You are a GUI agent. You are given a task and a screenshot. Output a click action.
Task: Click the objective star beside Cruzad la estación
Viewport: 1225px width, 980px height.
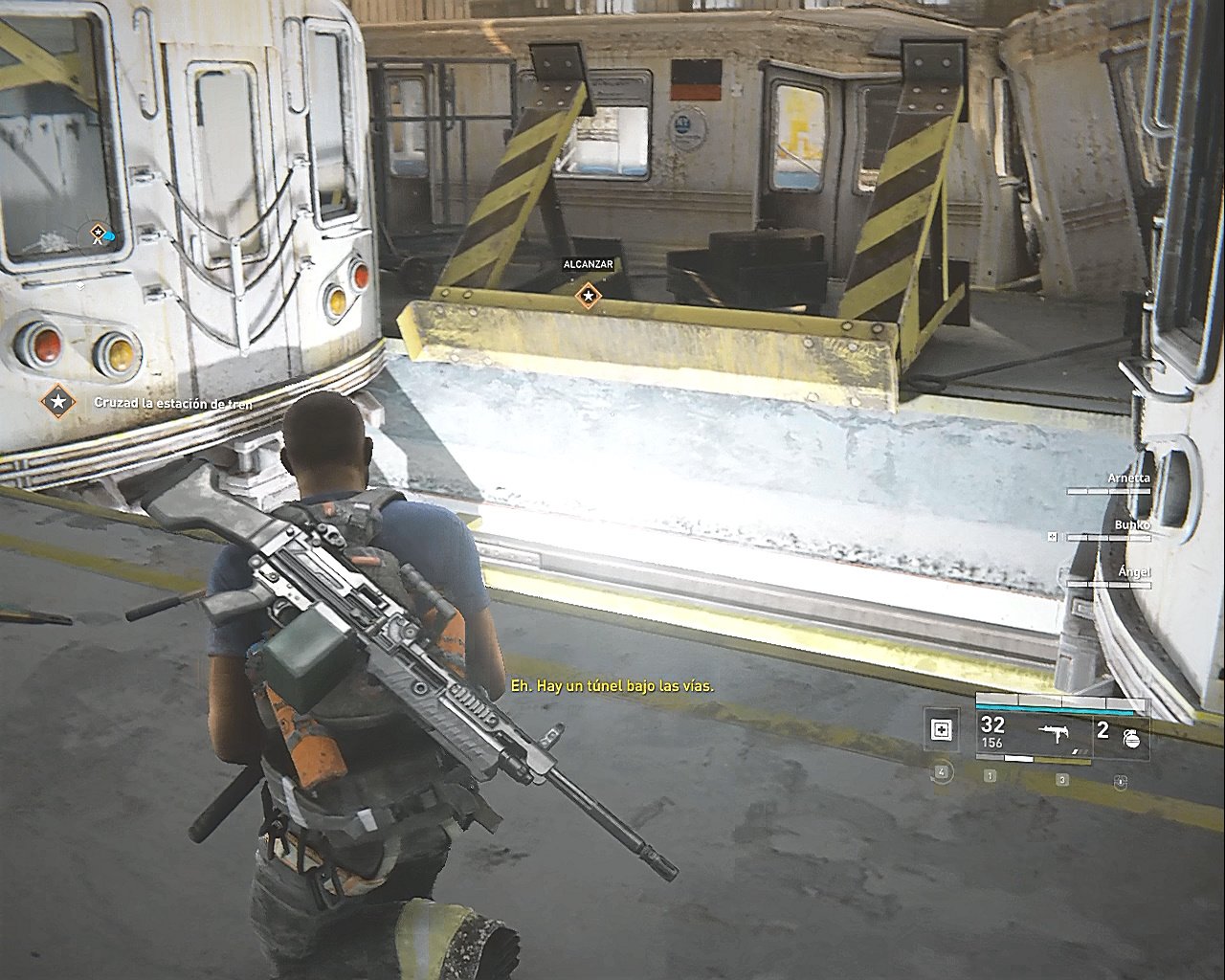[58, 402]
